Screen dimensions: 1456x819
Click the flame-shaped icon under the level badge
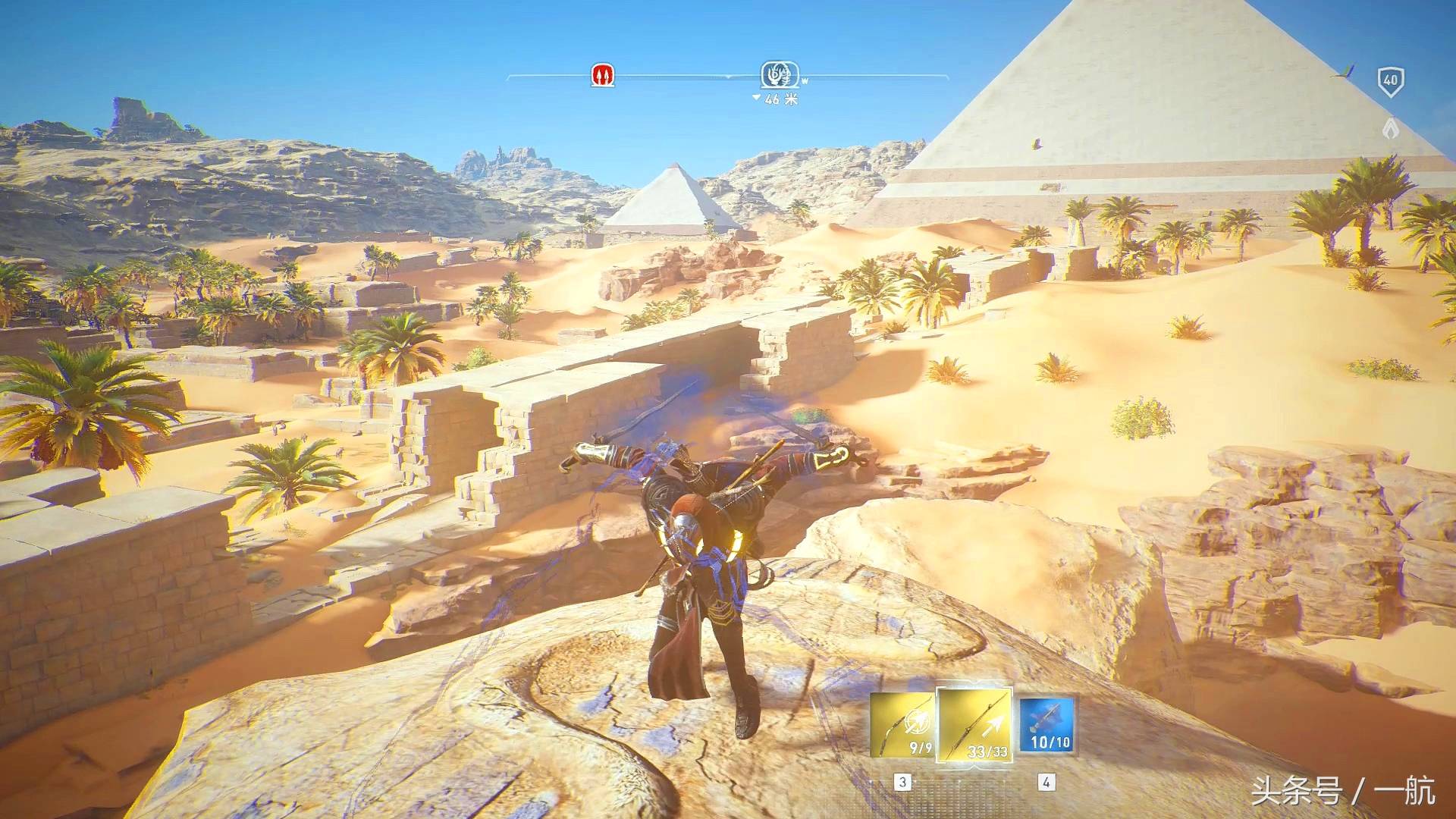pyautogui.click(x=1390, y=129)
